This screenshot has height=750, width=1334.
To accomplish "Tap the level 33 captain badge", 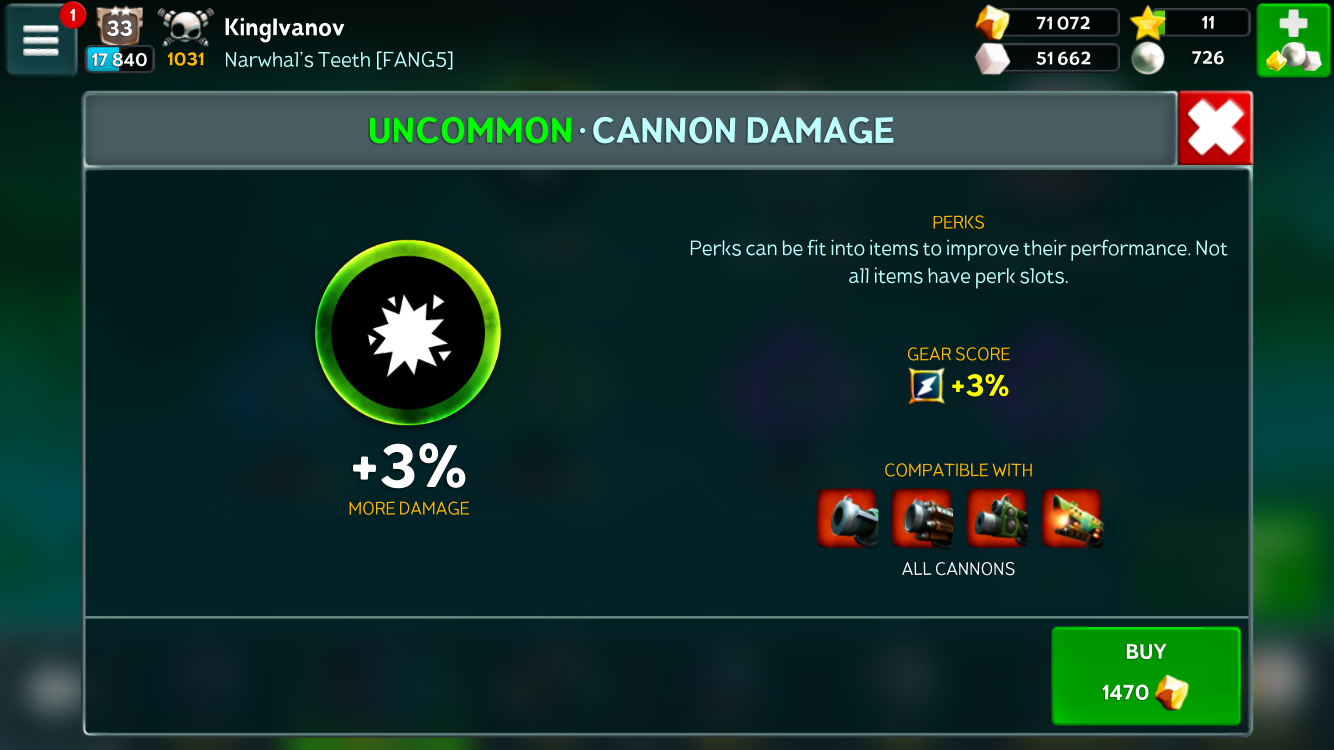I will tap(120, 27).
